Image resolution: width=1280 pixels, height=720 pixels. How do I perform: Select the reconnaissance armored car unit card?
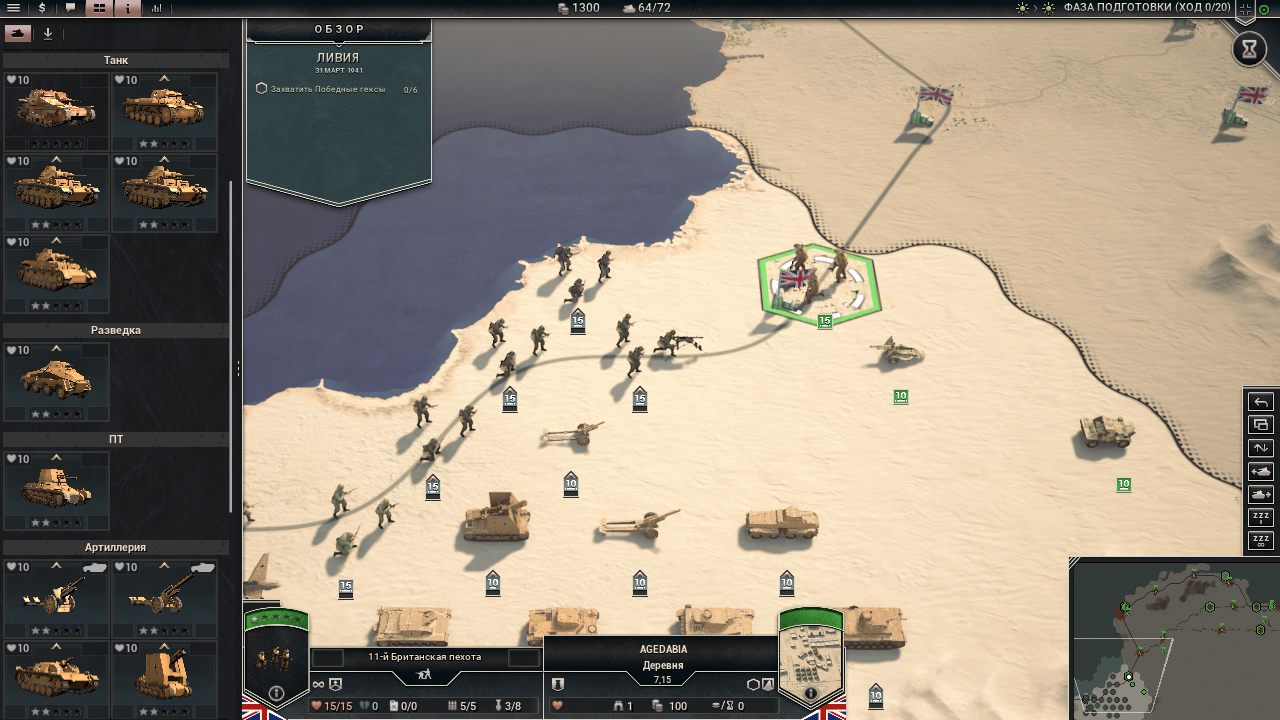pyautogui.click(x=57, y=382)
